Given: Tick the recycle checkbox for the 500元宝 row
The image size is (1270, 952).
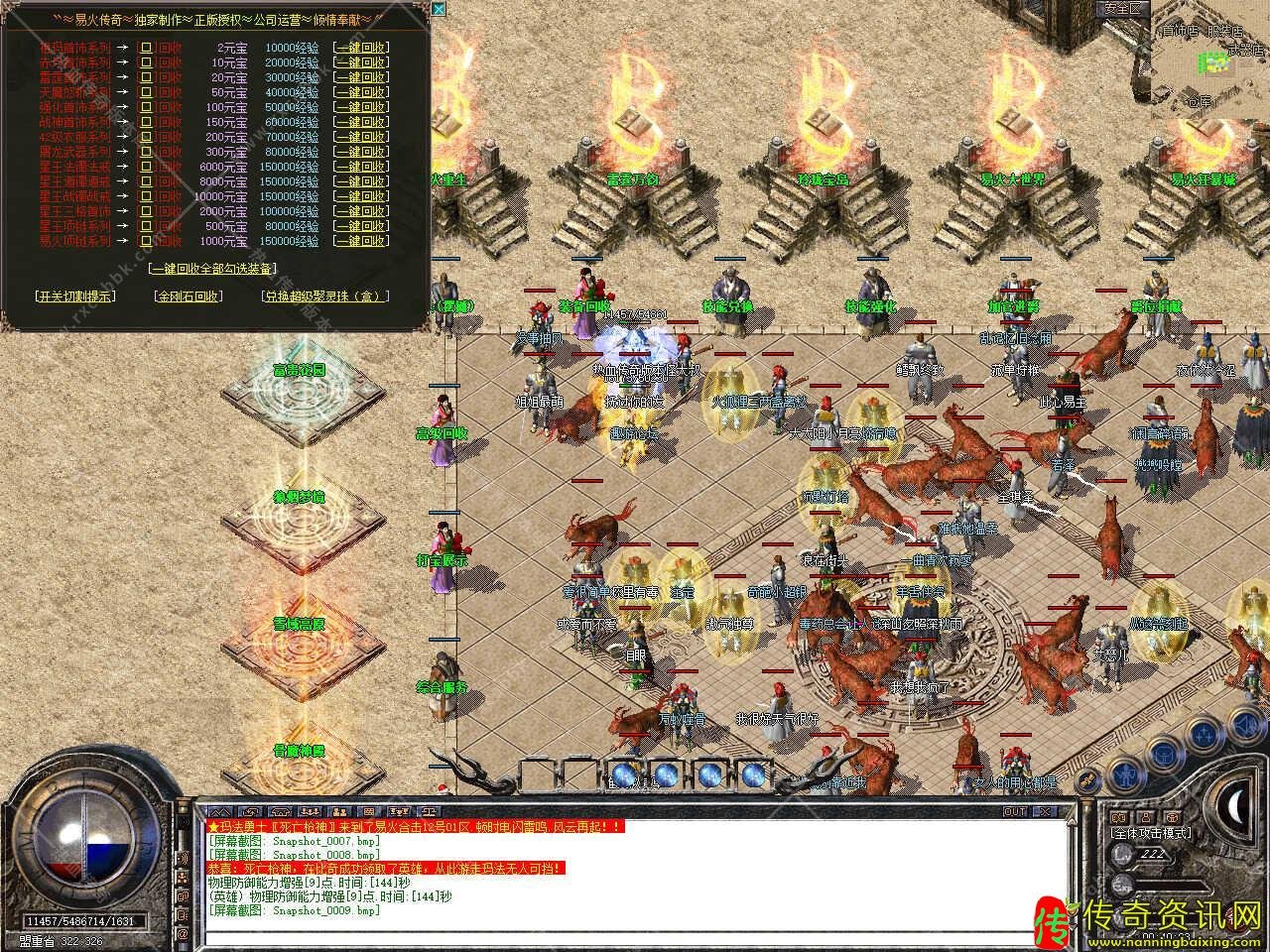Looking at the screenshot, I should pyautogui.click(x=146, y=226).
